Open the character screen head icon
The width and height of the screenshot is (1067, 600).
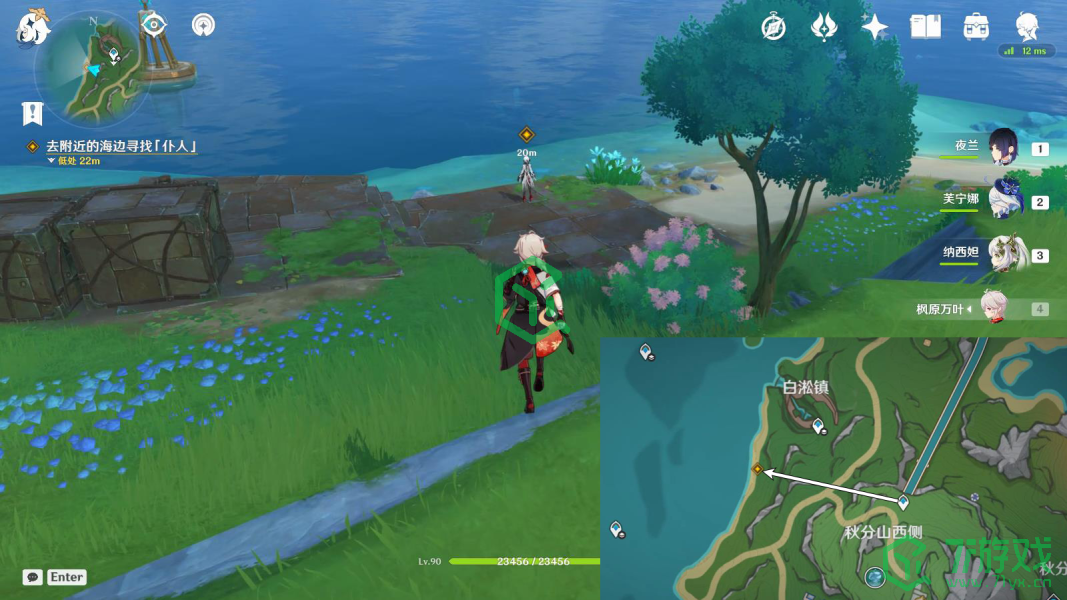click(x=1028, y=25)
